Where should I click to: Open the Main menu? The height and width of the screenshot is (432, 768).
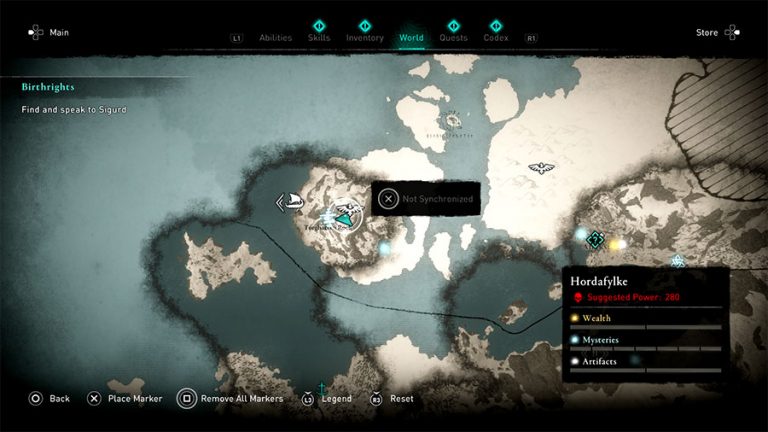click(x=50, y=33)
